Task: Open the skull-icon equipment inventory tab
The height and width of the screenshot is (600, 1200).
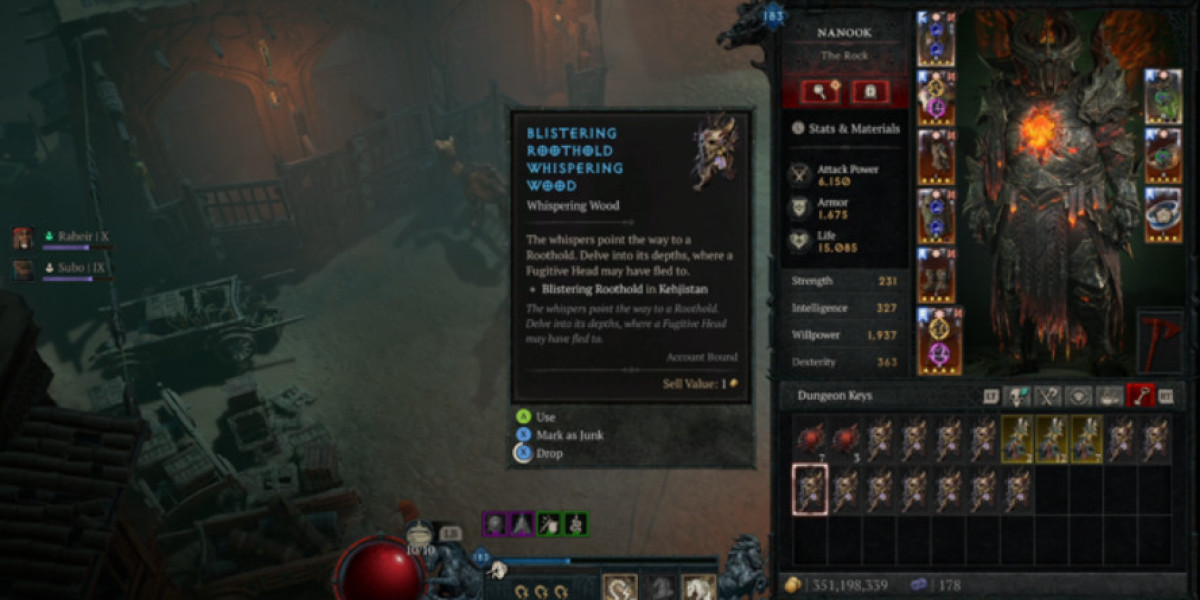Action: [x=1018, y=396]
